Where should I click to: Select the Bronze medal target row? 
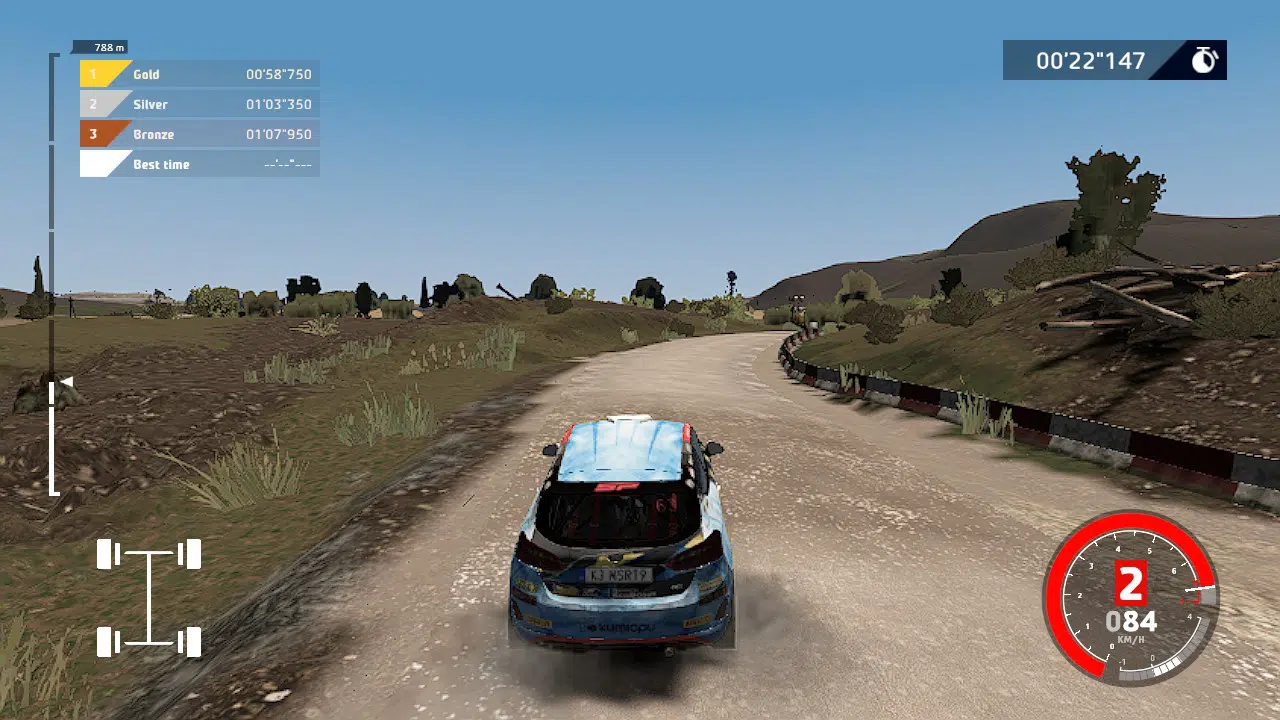(200, 134)
